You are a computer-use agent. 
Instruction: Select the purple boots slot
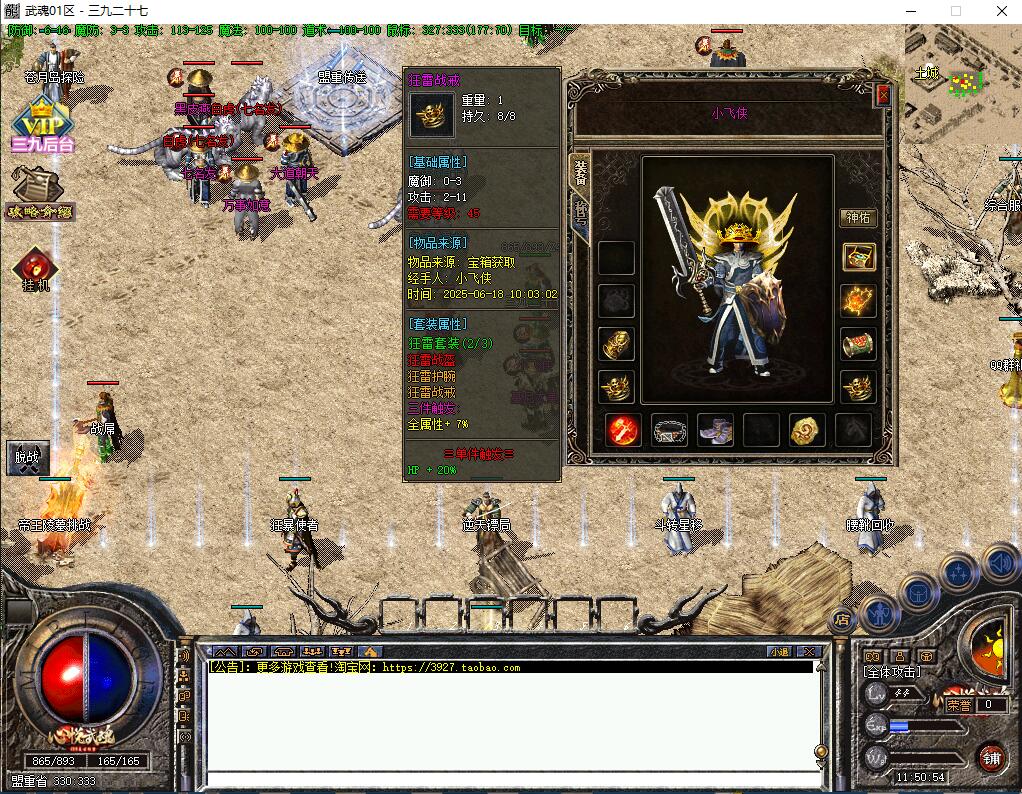click(715, 429)
